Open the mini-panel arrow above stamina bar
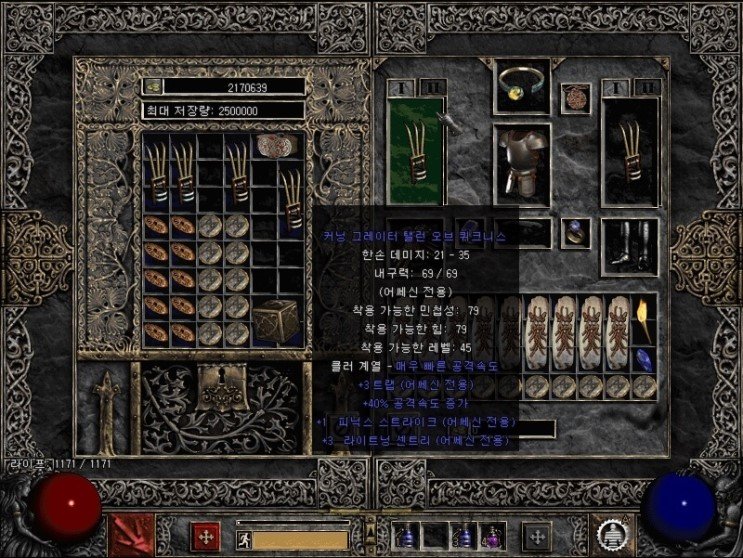 click(370, 521)
